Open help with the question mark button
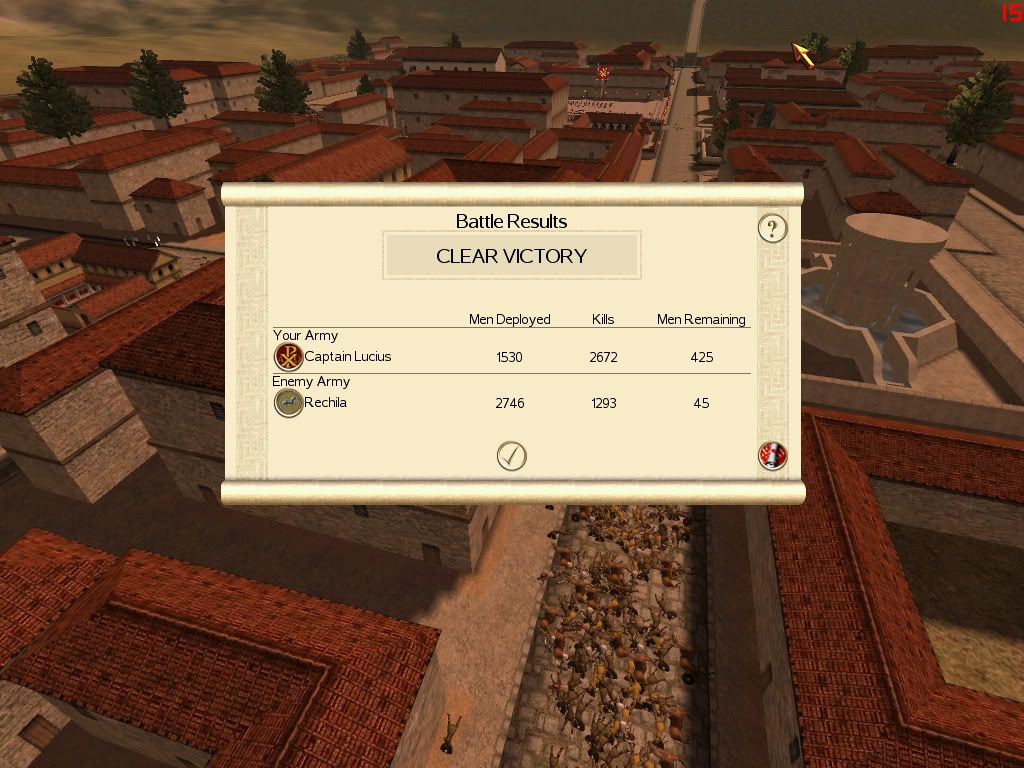Viewport: 1024px width, 768px height. (772, 229)
